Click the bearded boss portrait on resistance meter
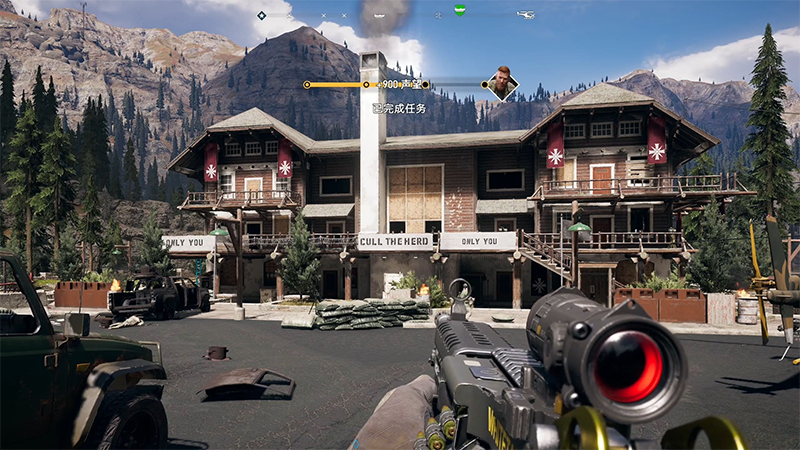 [x=501, y=84]
